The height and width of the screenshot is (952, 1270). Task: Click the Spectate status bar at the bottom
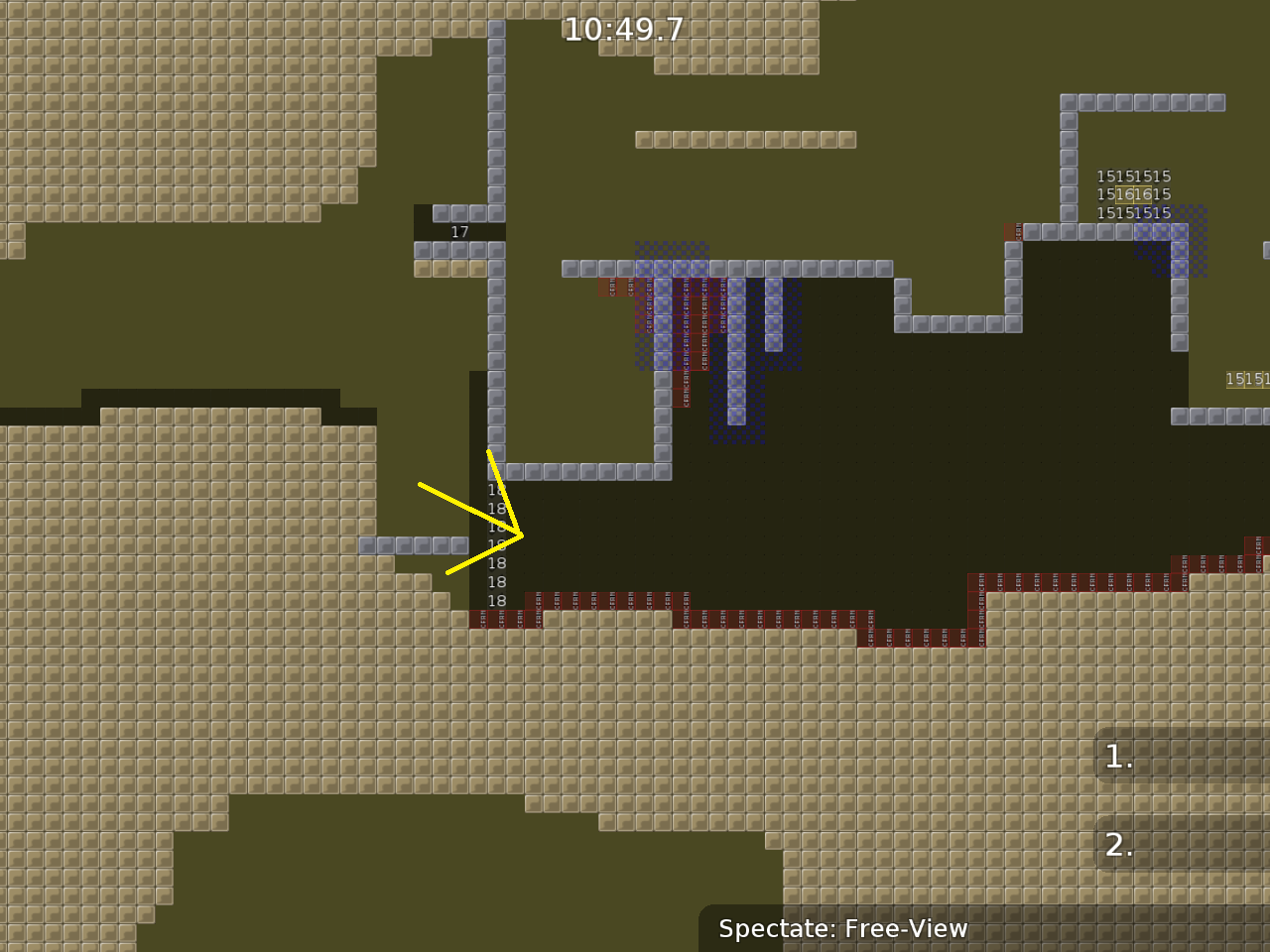[843, 929]
